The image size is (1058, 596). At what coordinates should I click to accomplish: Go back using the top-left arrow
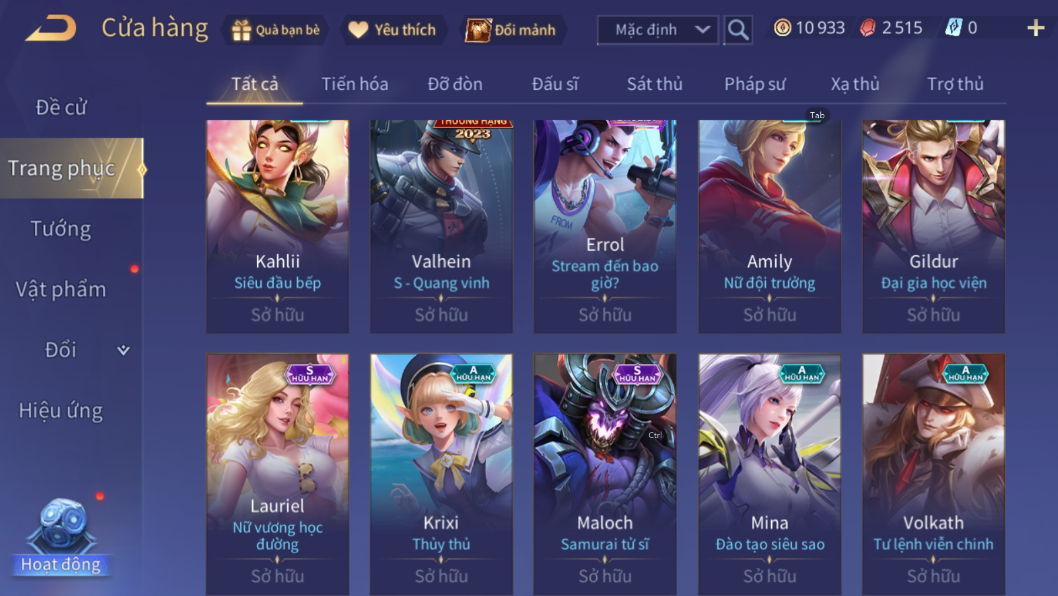point(51,29)
